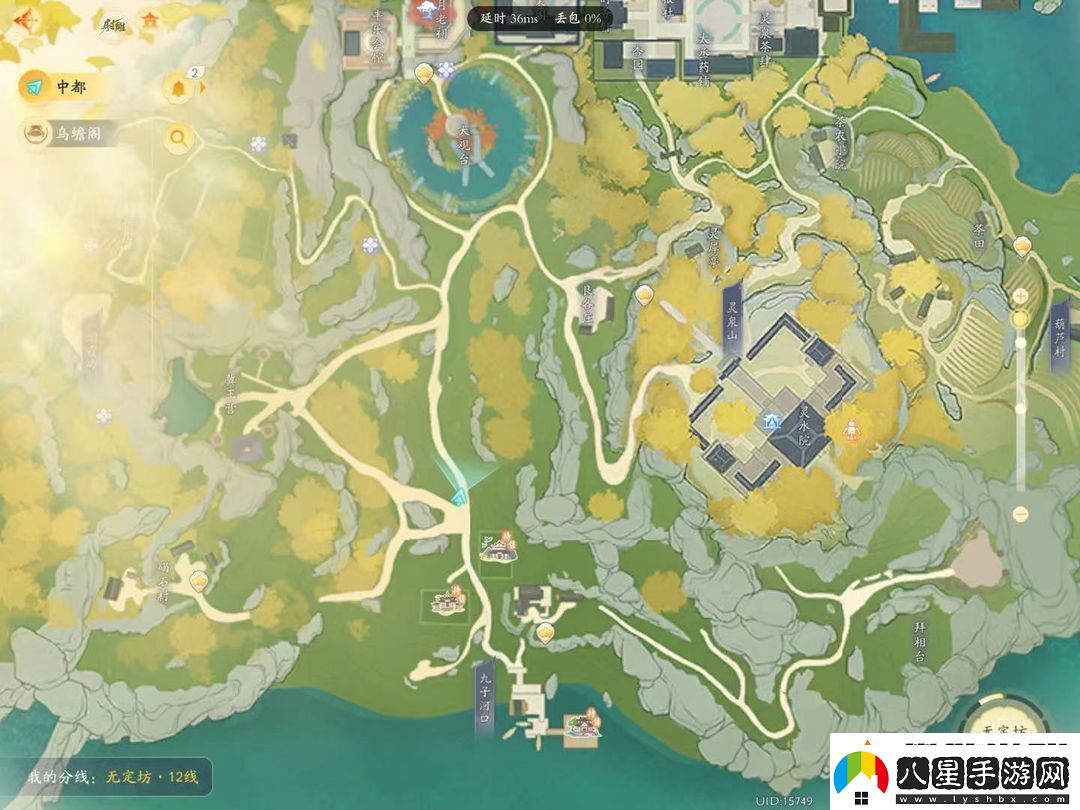Open the map search magnifier

click(x=178, y=139)
